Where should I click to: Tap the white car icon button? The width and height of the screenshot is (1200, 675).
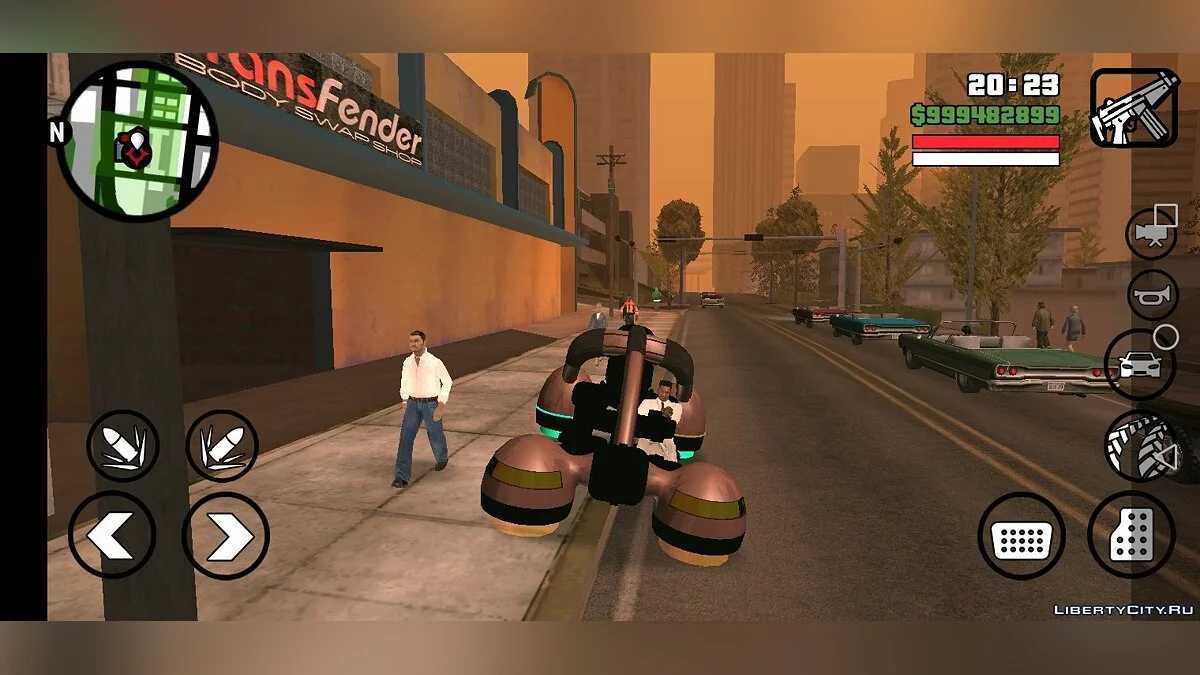click(1139, 364)
